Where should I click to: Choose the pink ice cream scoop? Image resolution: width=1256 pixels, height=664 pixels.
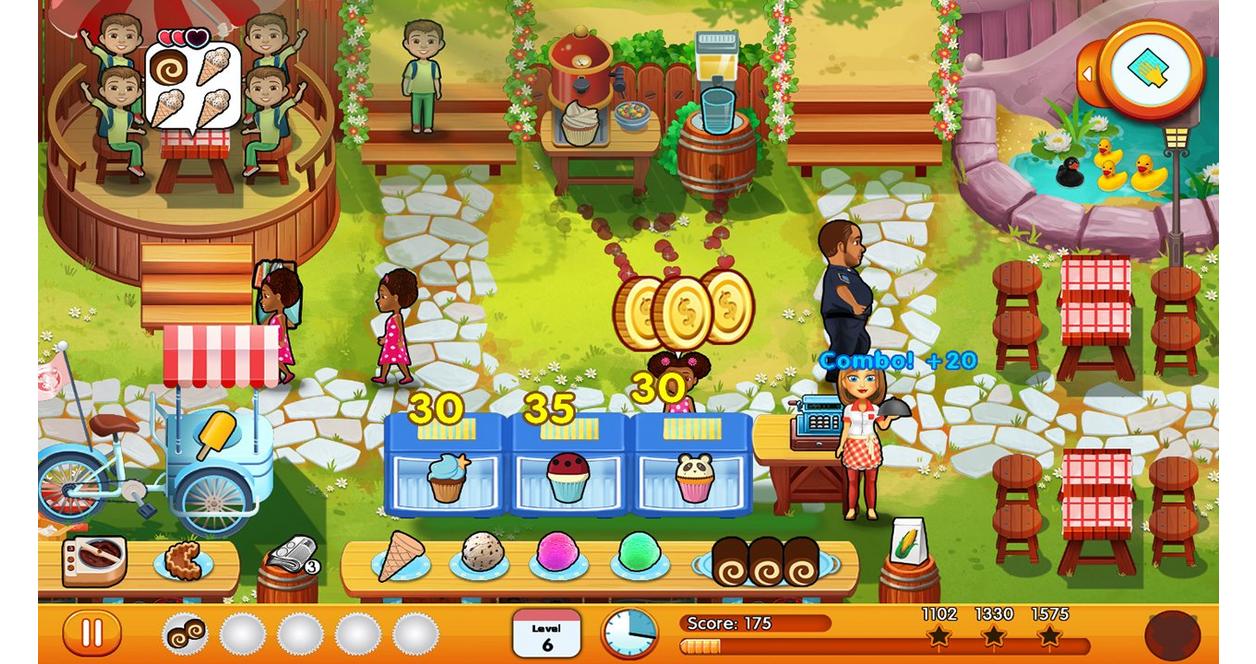pos(557,553)
